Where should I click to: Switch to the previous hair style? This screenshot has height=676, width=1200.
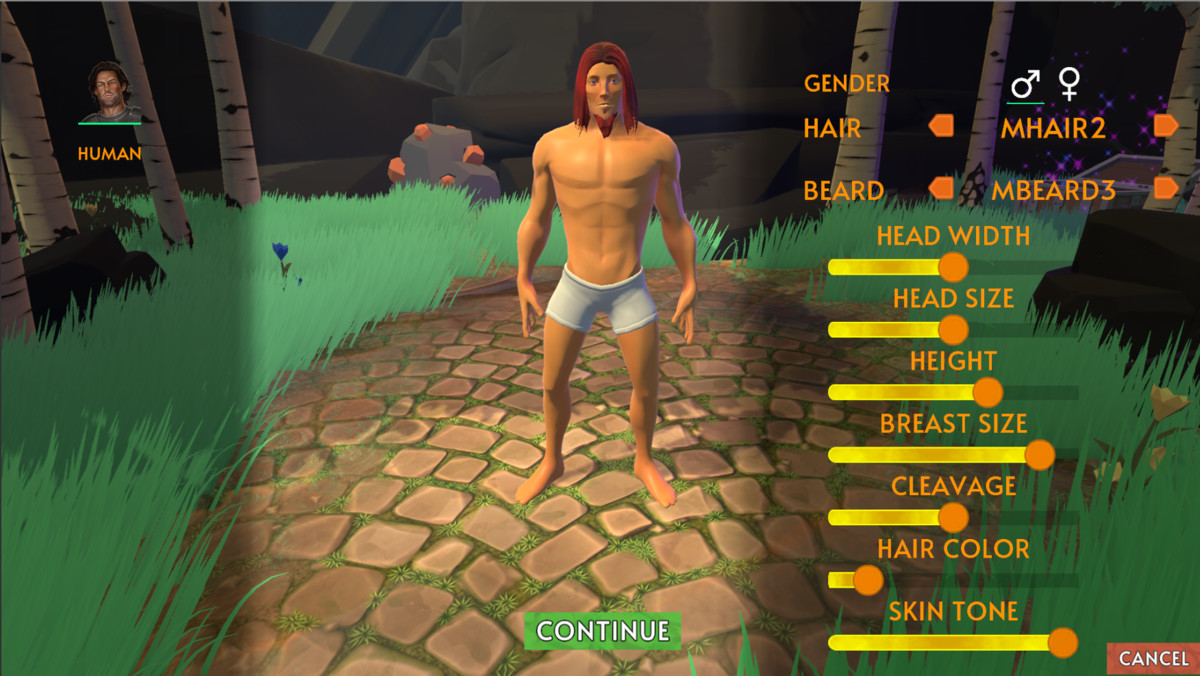point(941,126)
